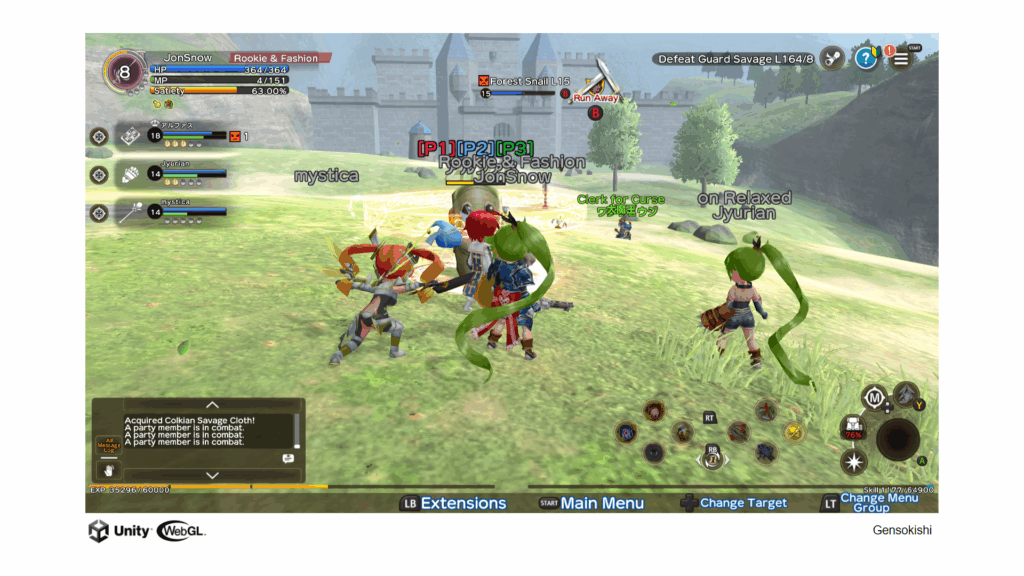Tap the hand gesture emote button
This screenshot has height=576, width=1024.
108,469
